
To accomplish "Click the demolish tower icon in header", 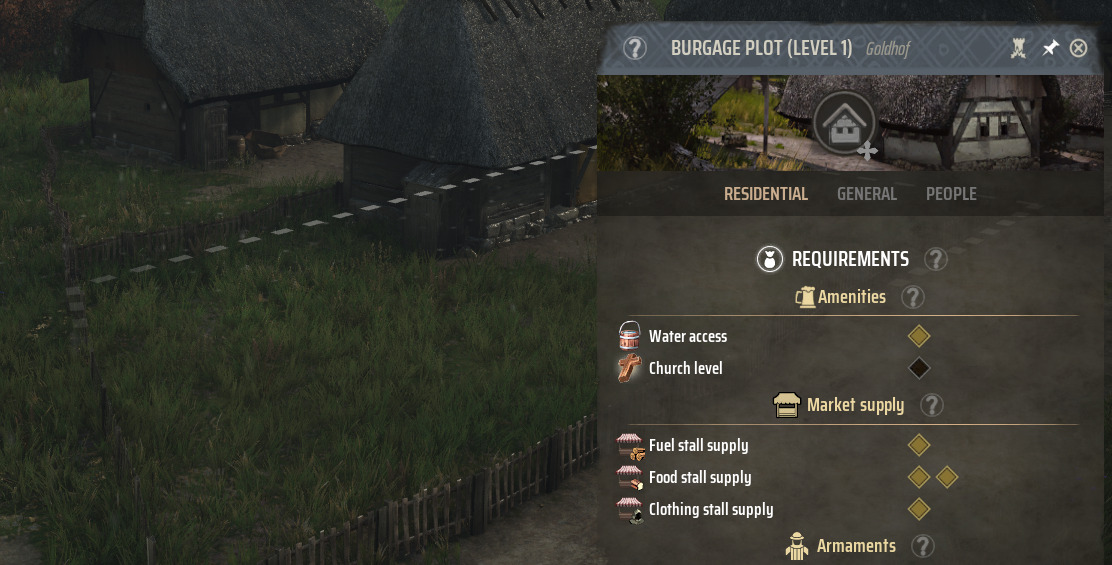I will (x=1019, y=48).
